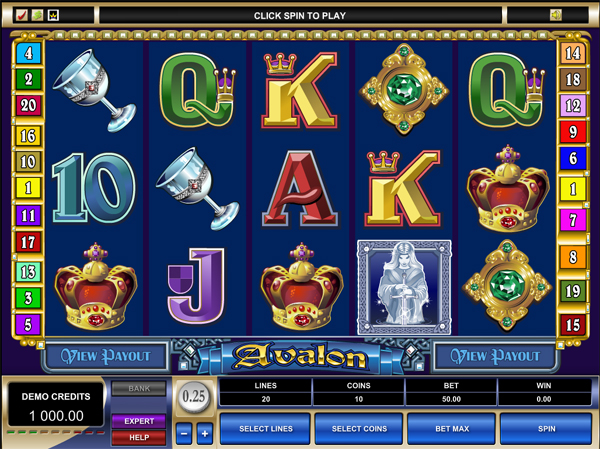Select payline 9 marker
Screen dimensions: 600x449
(573, 131)
